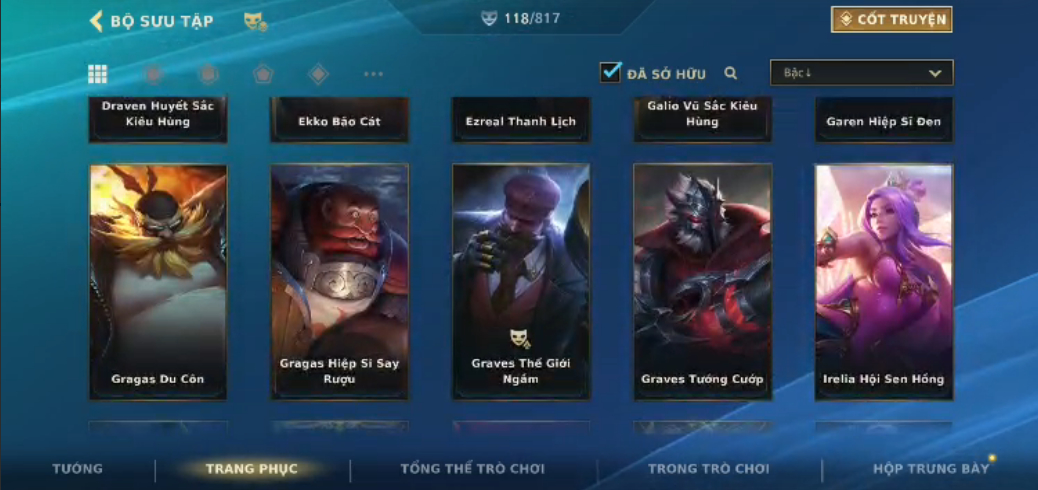The height and width of the screenshot is (490, 1038).
Task: Click the mask icon beside the collection title
Action: pyautogui.click(x=255, y=21)
